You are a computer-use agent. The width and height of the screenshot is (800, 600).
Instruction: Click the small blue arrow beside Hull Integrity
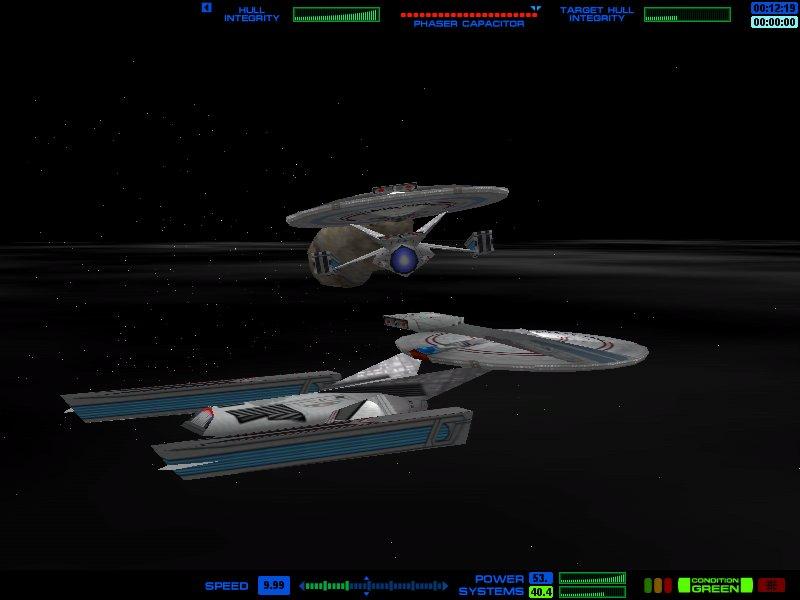click(206, 8)
